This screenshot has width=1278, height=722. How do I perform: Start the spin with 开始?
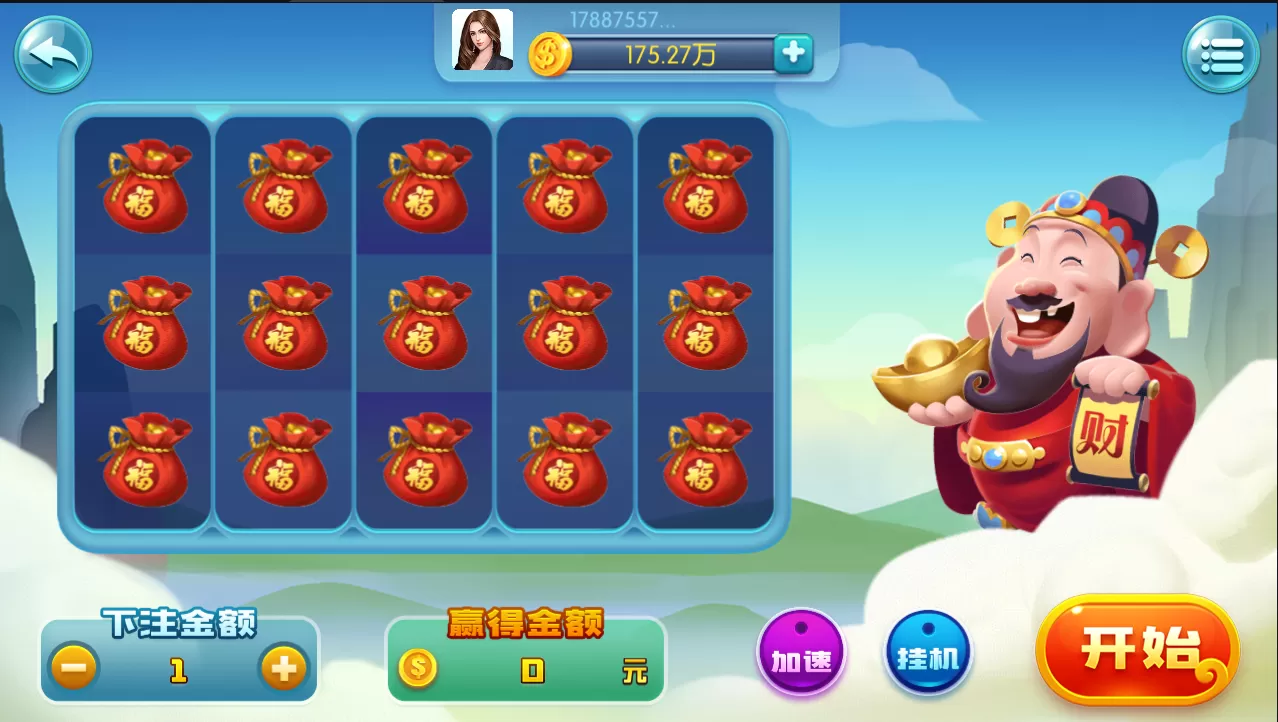[x=1138, y=650]
